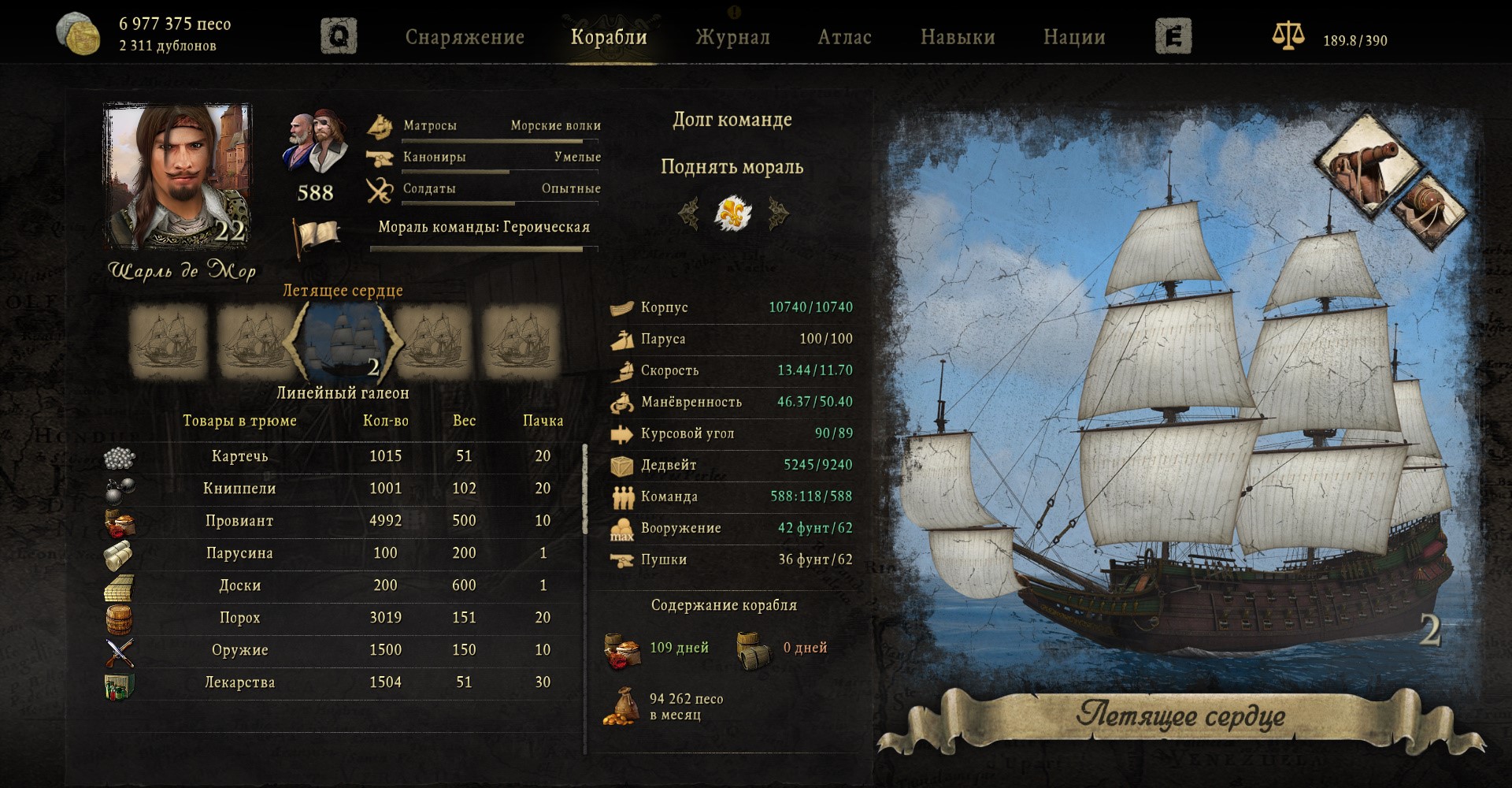Image resolution: width=1512 pixels, height=788 pixels.
Task: Click Шарль де Мор's portrait
Action: tap(178, 176)
